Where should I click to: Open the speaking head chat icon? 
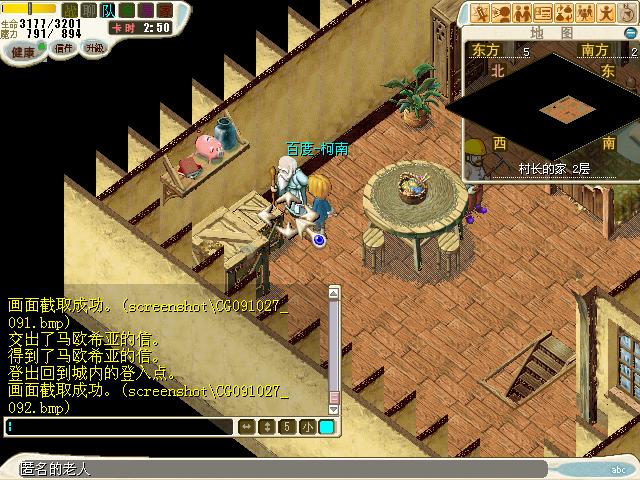[501, 13]
